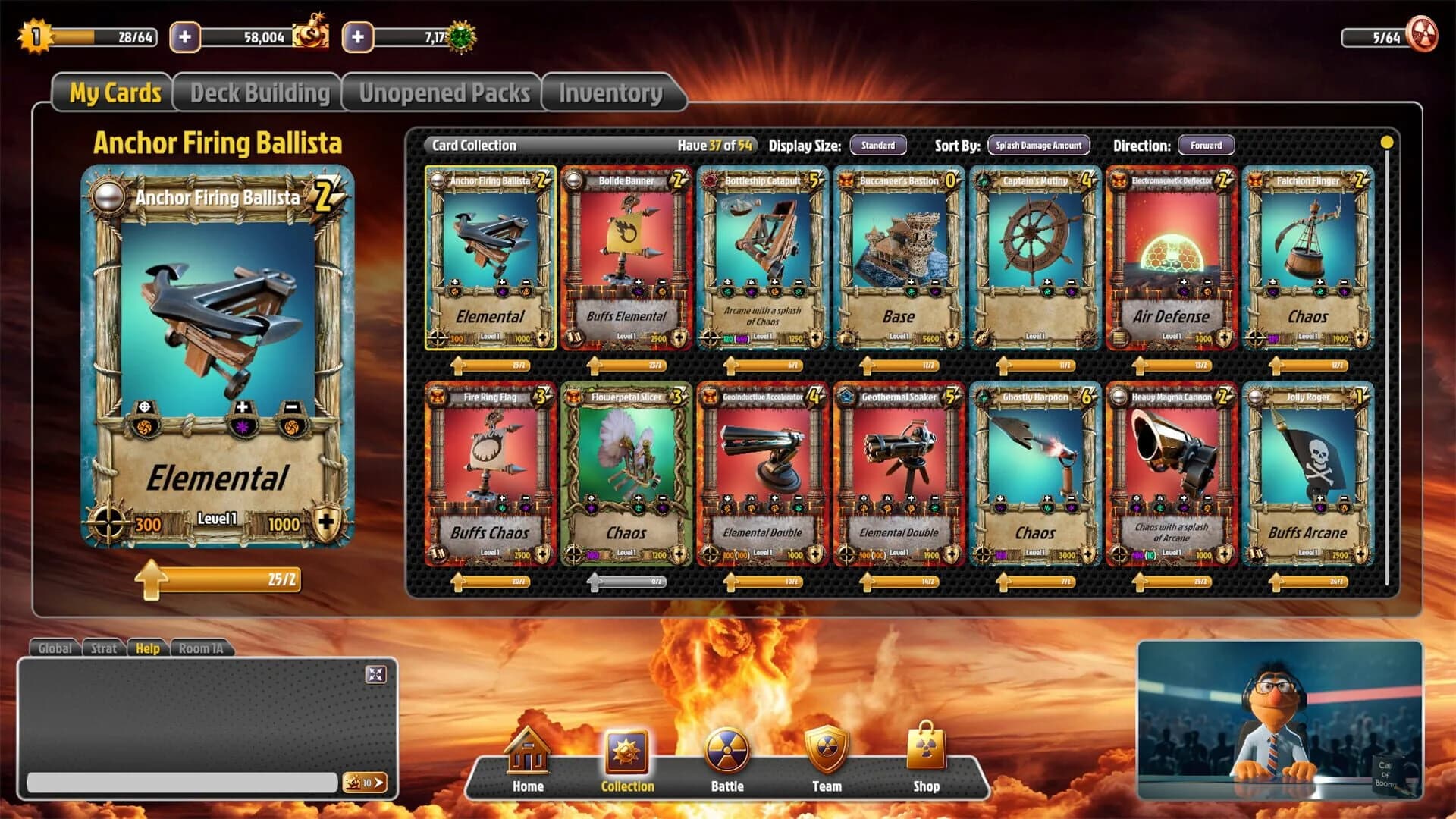Toggle sort Direction from Forward
This screenshot has height=819, width=1456.
(1207, 145)
